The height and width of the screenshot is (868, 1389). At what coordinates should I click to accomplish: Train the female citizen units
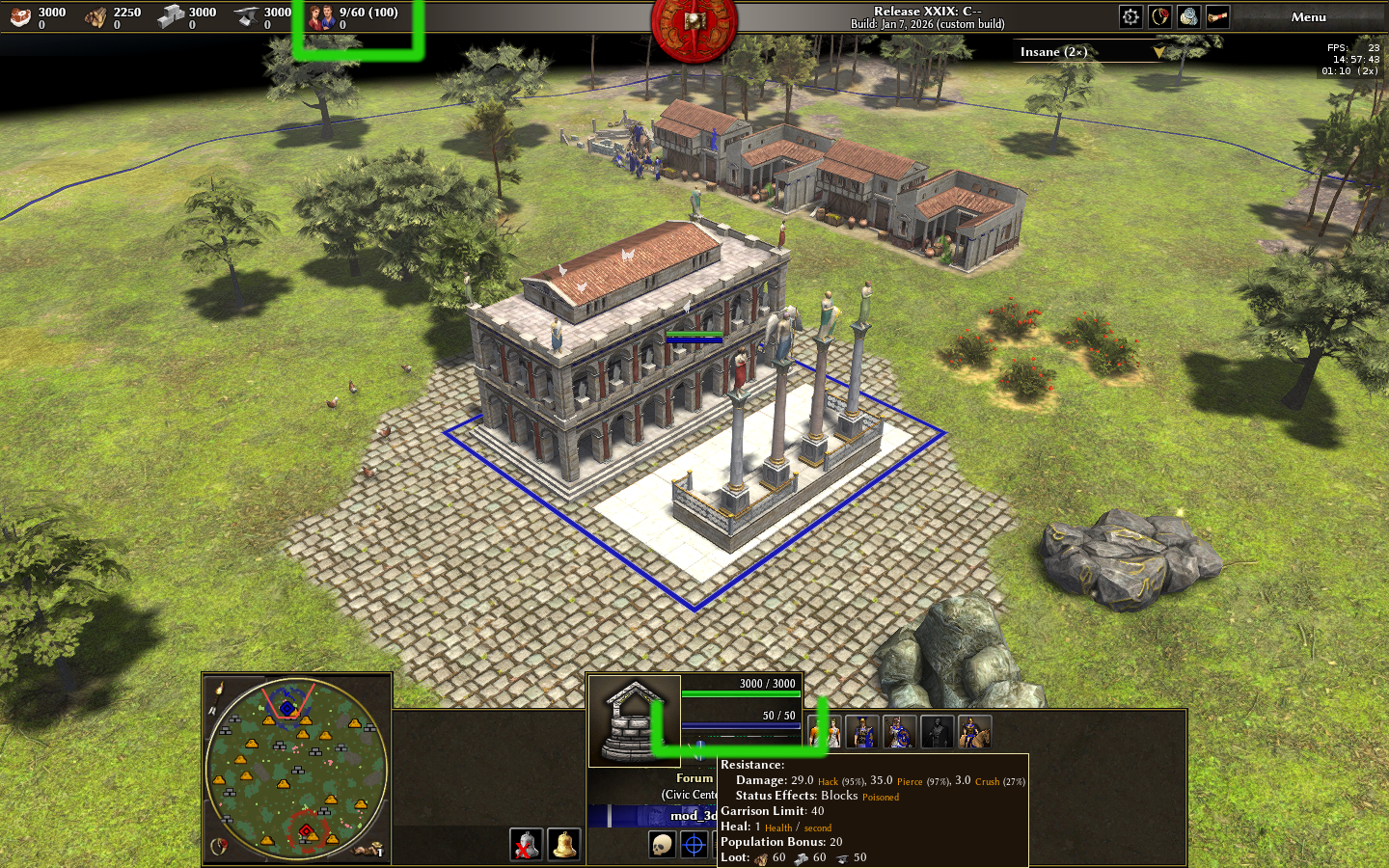pyautogui.click(x=828, y=732)
